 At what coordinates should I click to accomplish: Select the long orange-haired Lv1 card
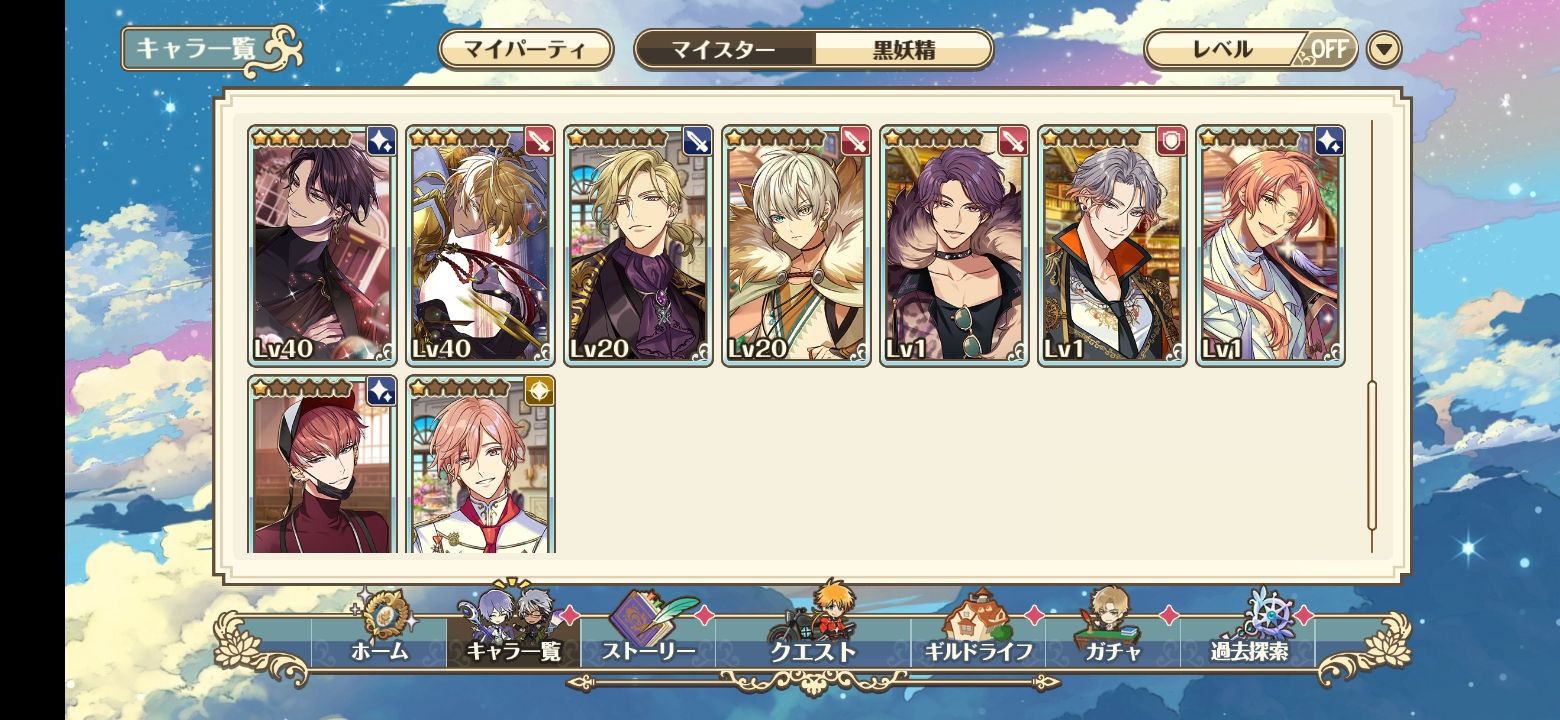click(x=1271, y=245)
